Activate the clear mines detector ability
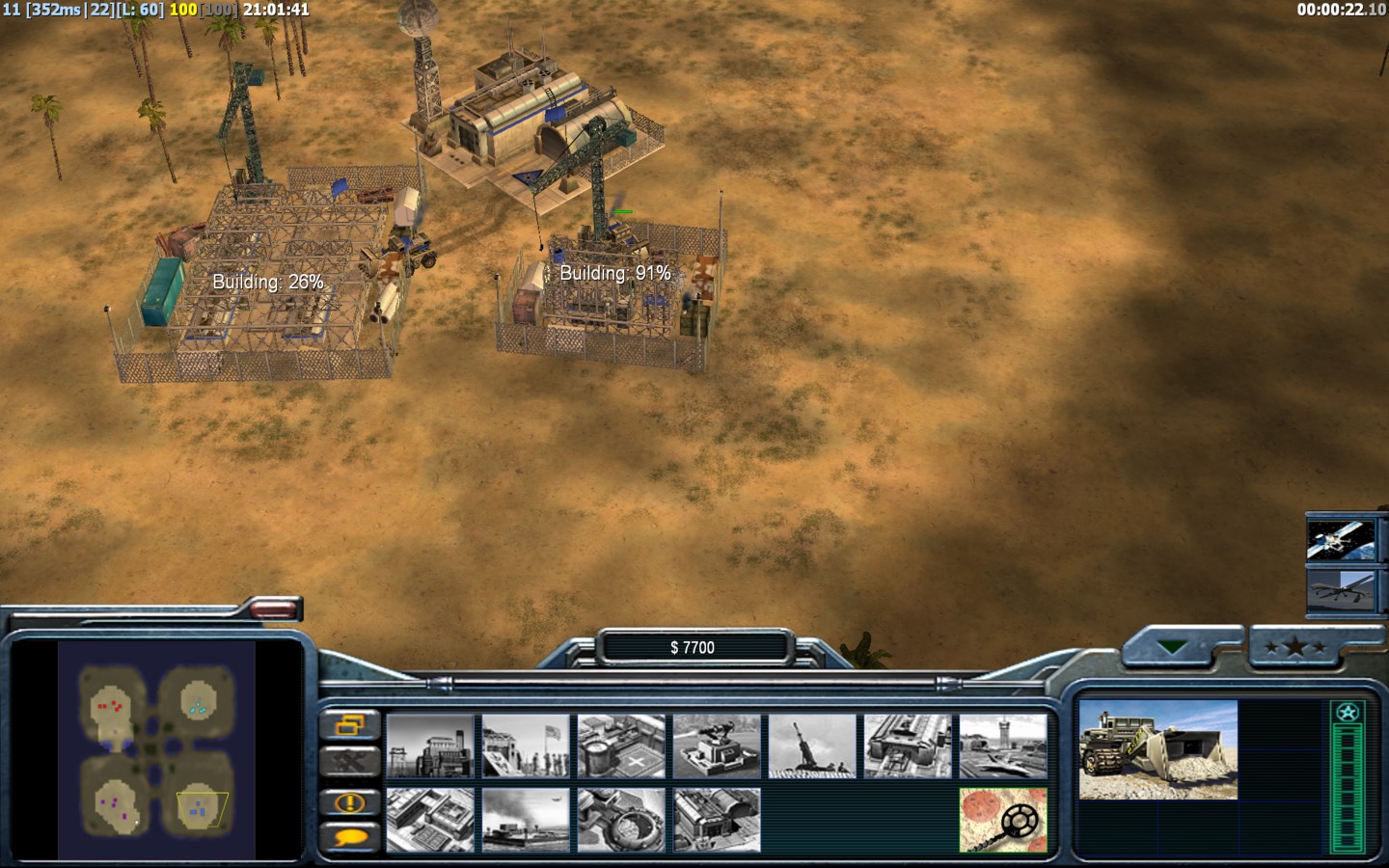 (1003, 820)
